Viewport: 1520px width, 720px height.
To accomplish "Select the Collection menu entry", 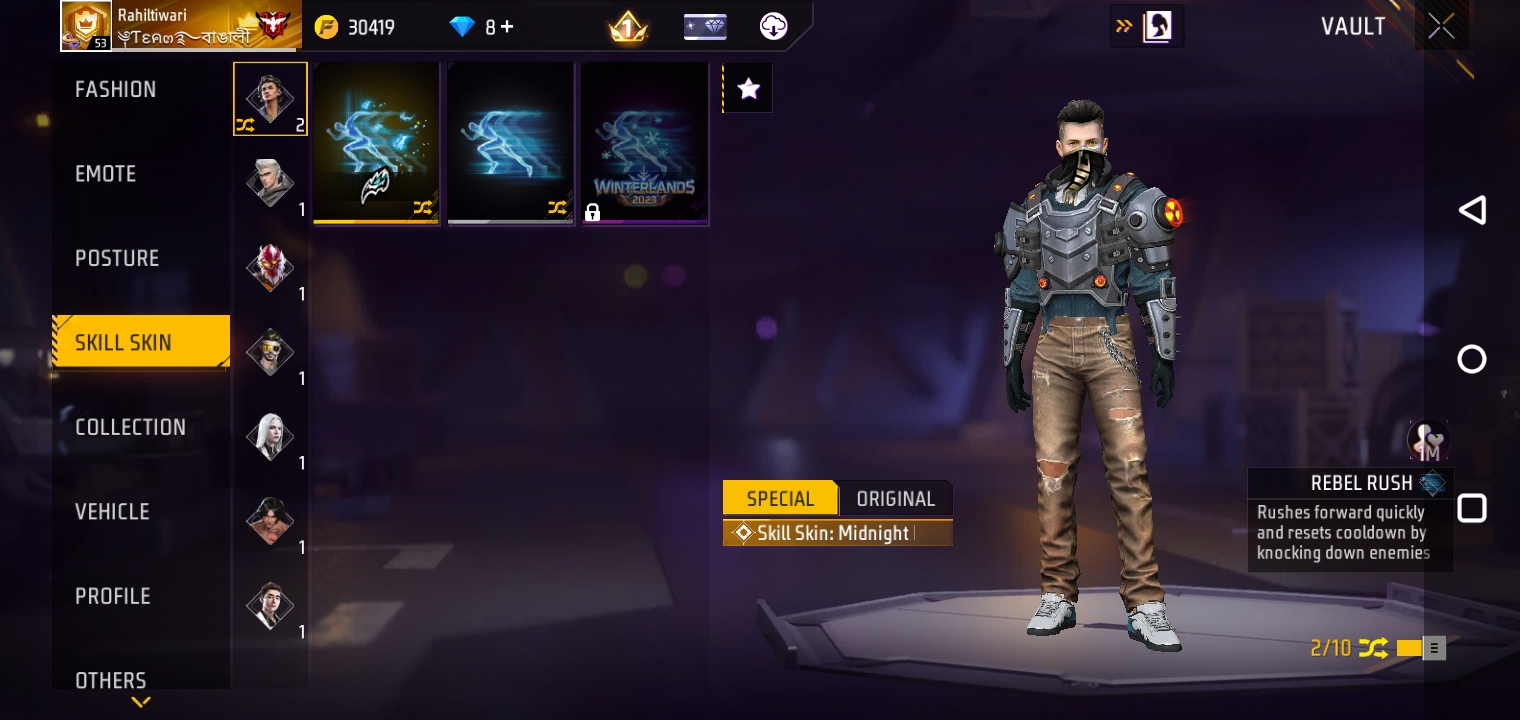I will click(x=131, y=427).
